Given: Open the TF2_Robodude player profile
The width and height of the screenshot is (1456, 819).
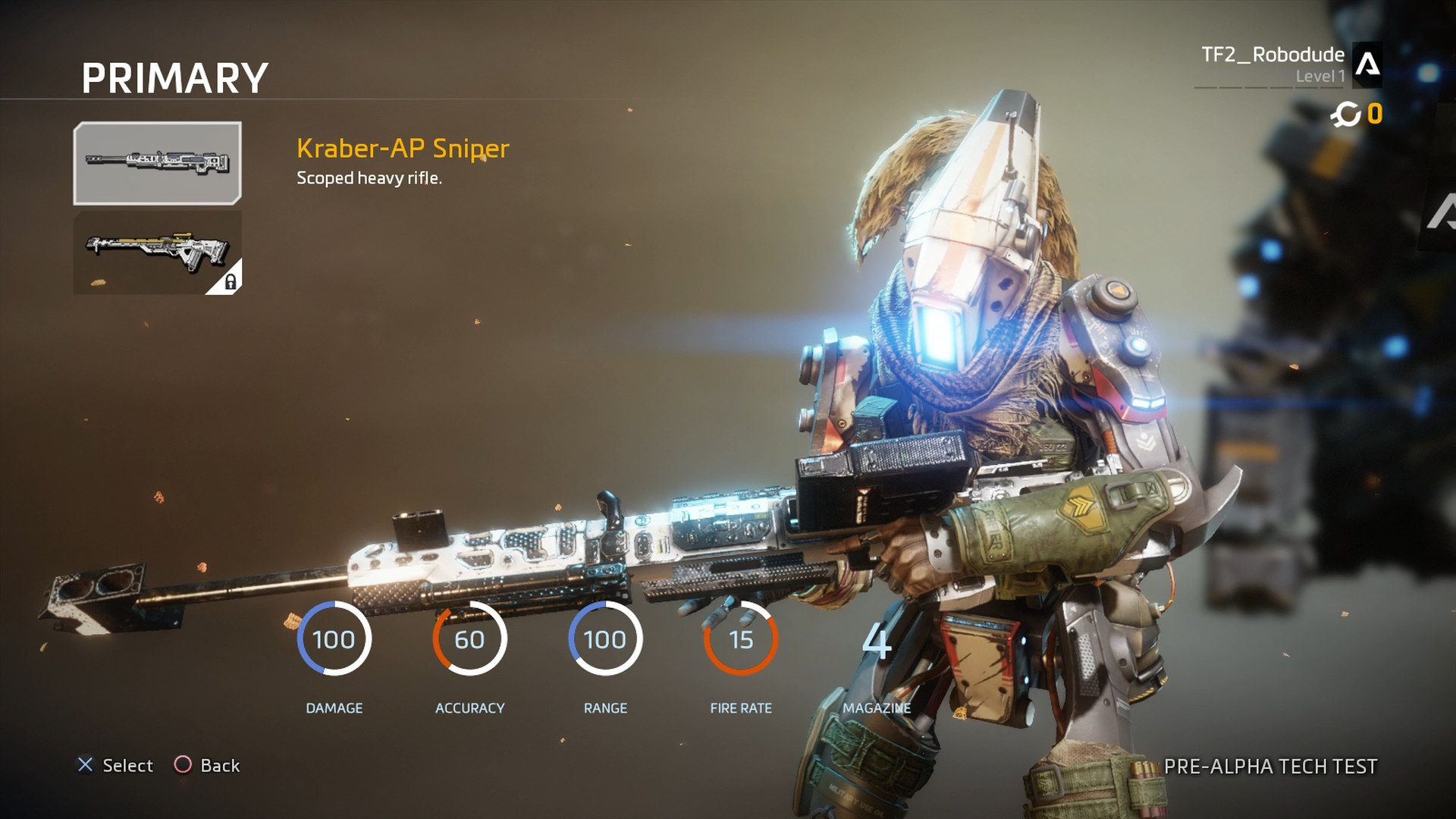Looking at the screenshot, I should click(x=1272, y=55).
